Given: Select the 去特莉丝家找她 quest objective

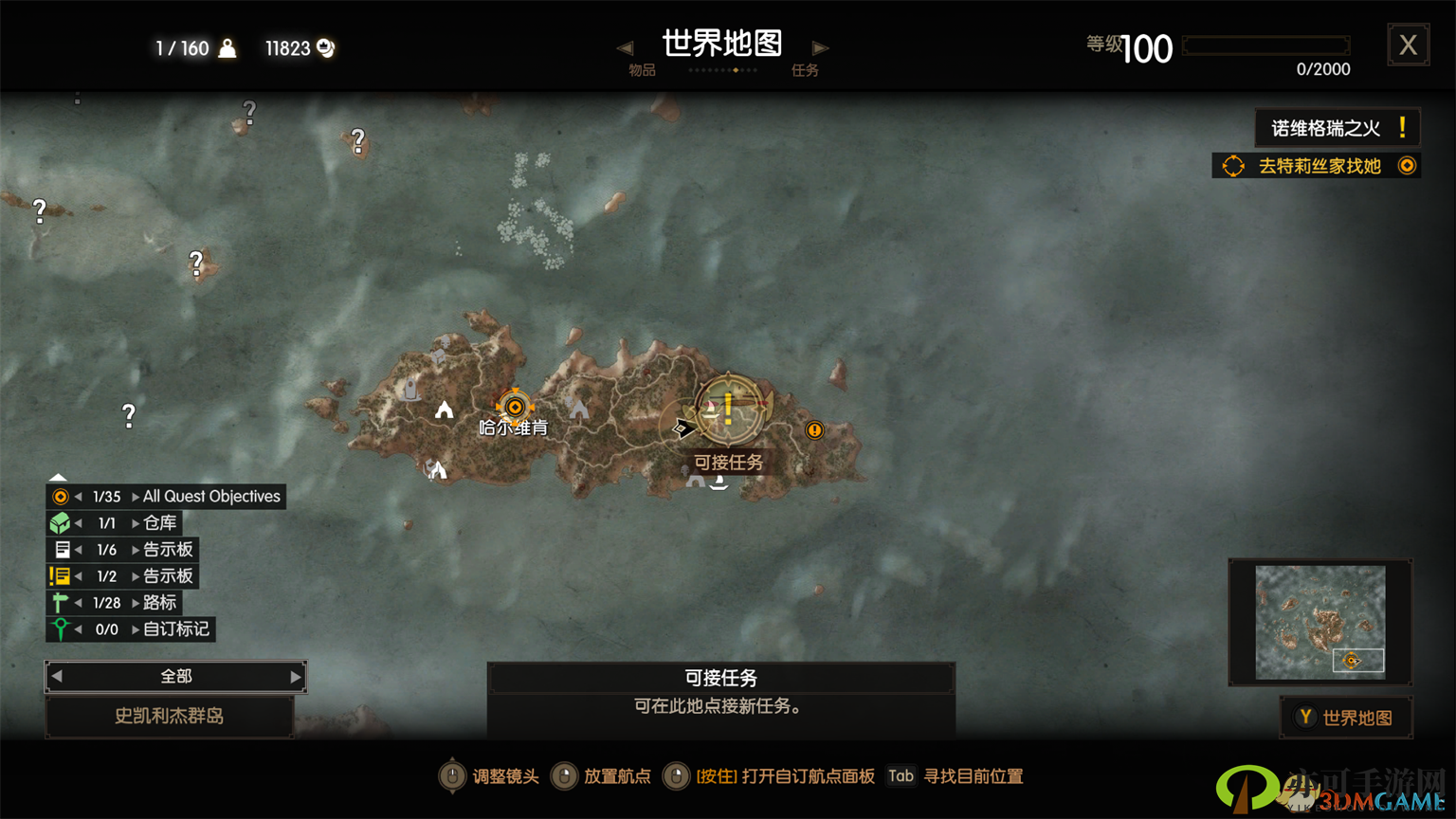Looking at the screenshot, I should [1322, 165].
